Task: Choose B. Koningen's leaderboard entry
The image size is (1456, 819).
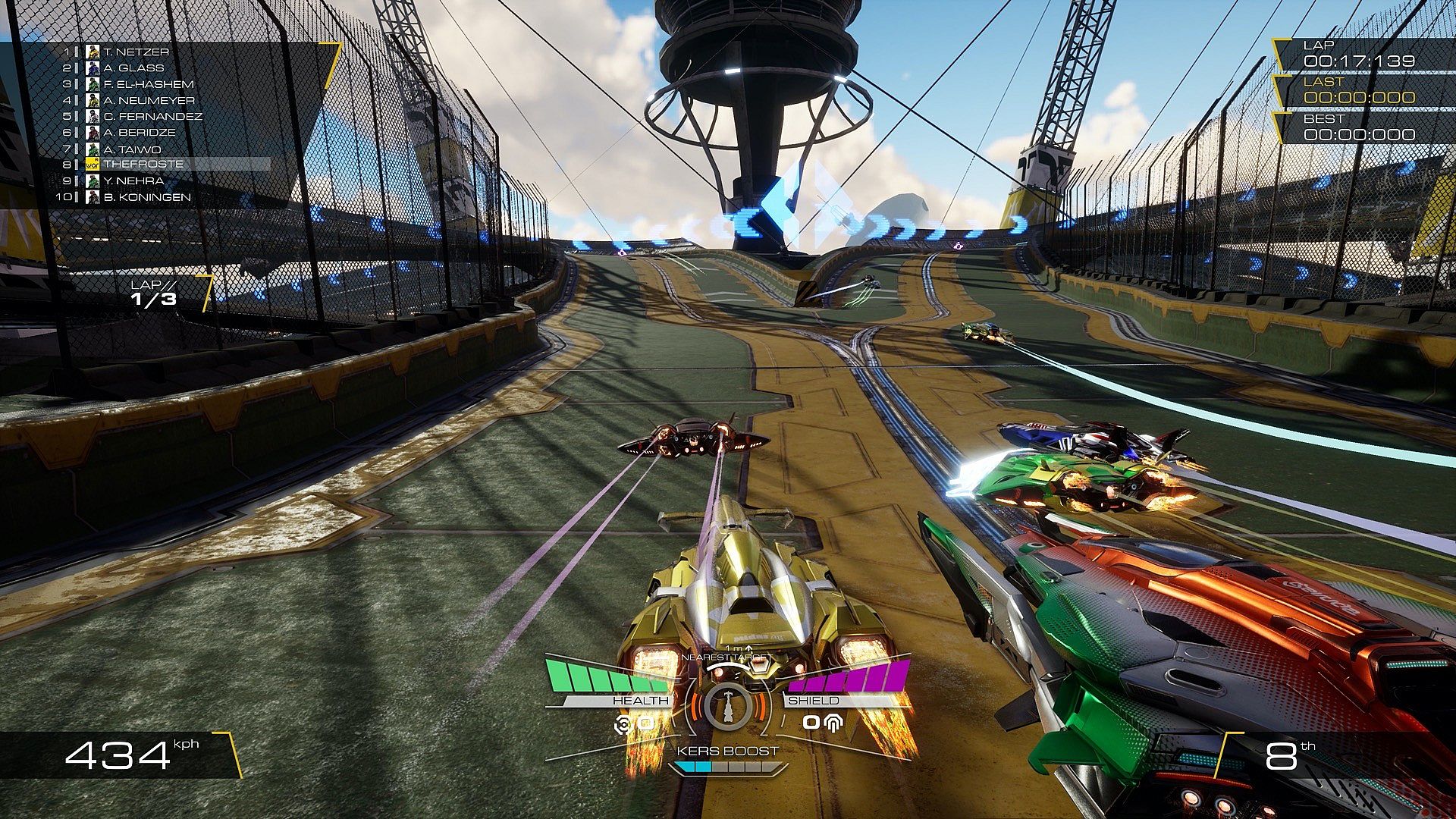Action: pos(147,197)
